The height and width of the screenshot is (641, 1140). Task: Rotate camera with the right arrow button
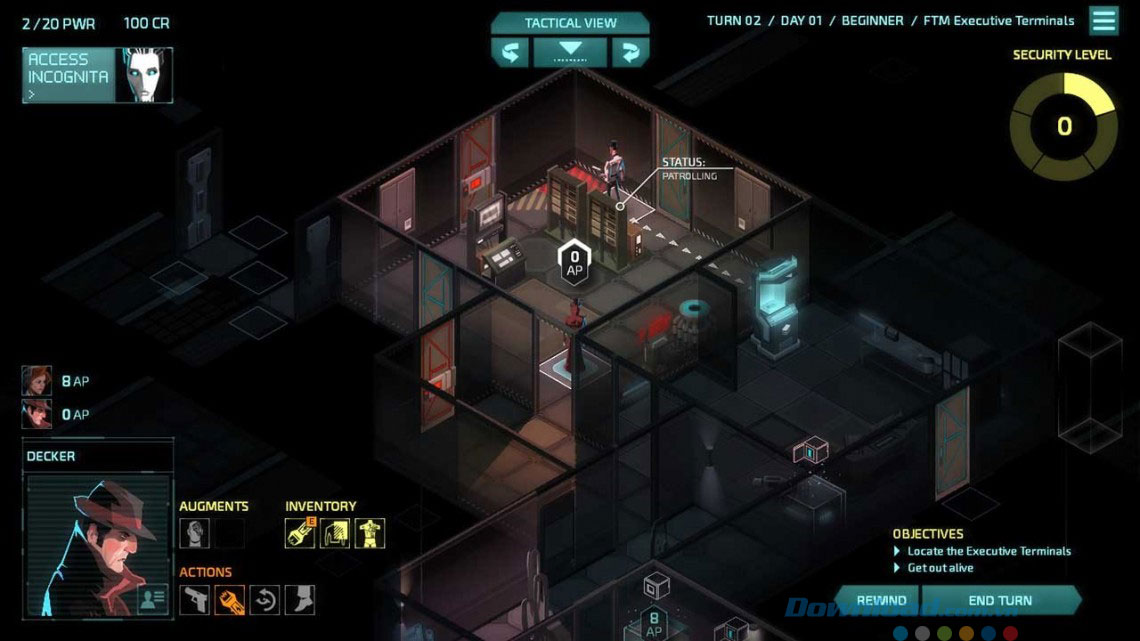pos(630,52)
